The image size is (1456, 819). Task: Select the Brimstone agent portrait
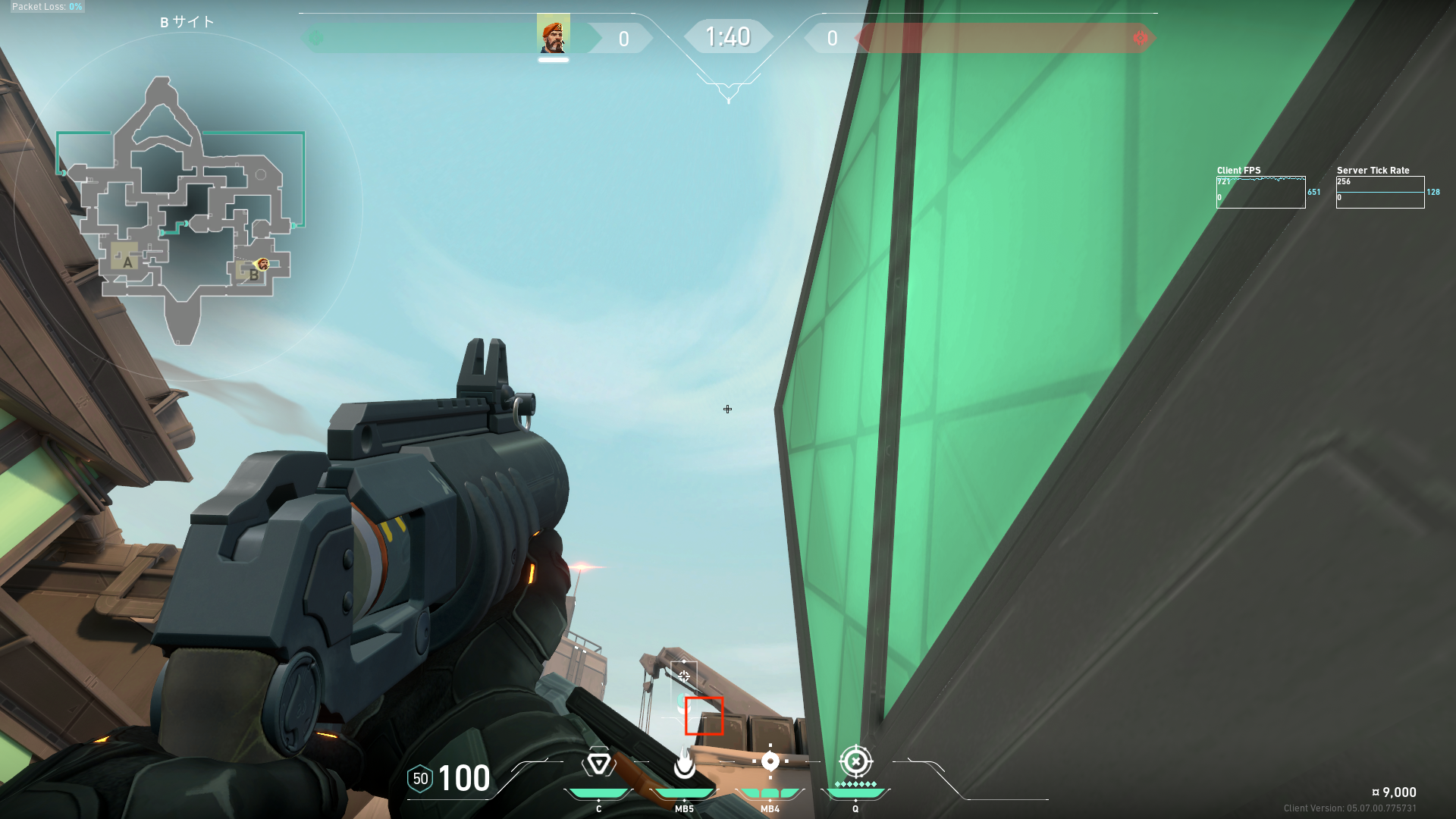pyautogui.click(x=553, y=35)
